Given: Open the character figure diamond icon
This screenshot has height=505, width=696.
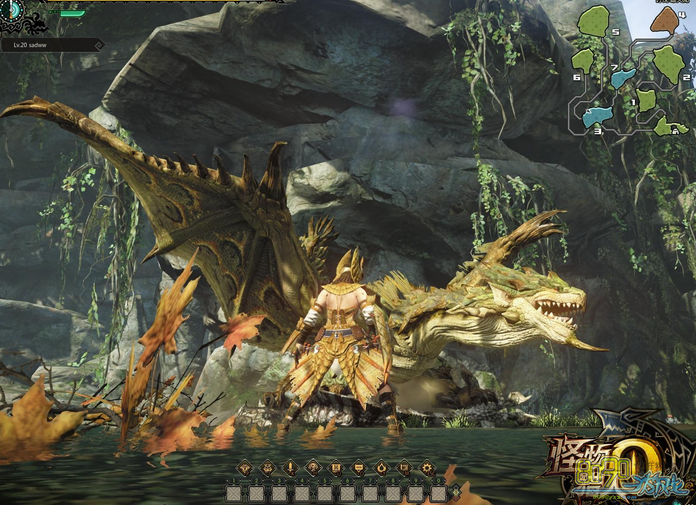Looking at the screenshot, I should click(313, 467).
